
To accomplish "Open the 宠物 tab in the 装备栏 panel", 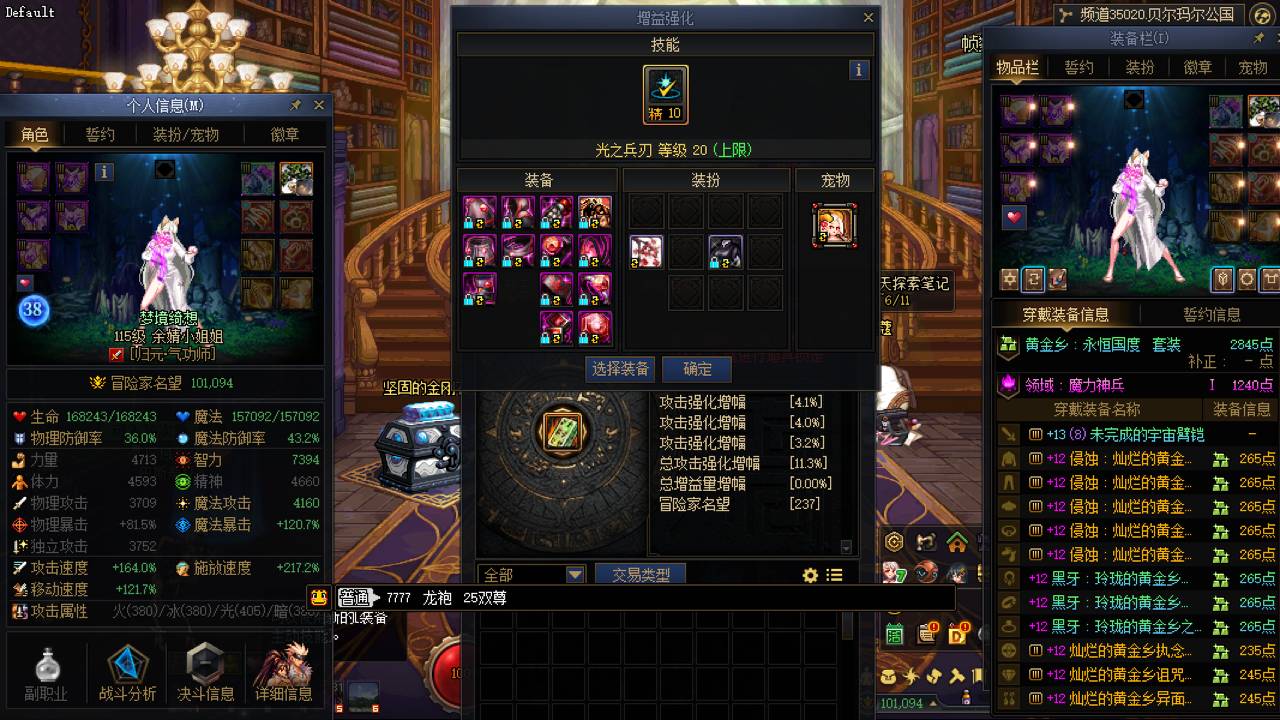I will pos(1253,68).
